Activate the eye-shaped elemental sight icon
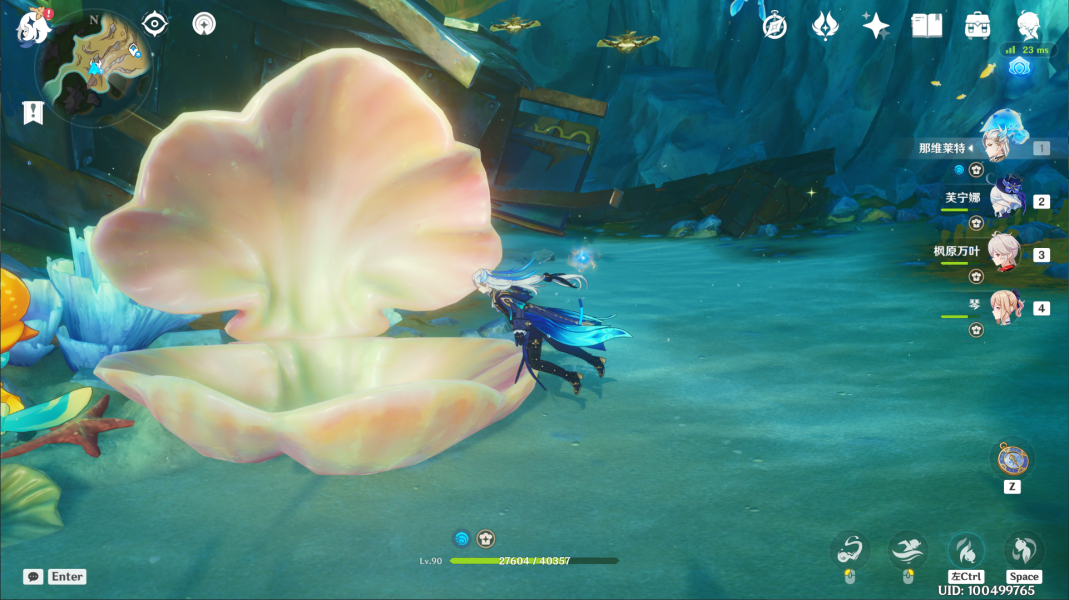 (155, 23)
